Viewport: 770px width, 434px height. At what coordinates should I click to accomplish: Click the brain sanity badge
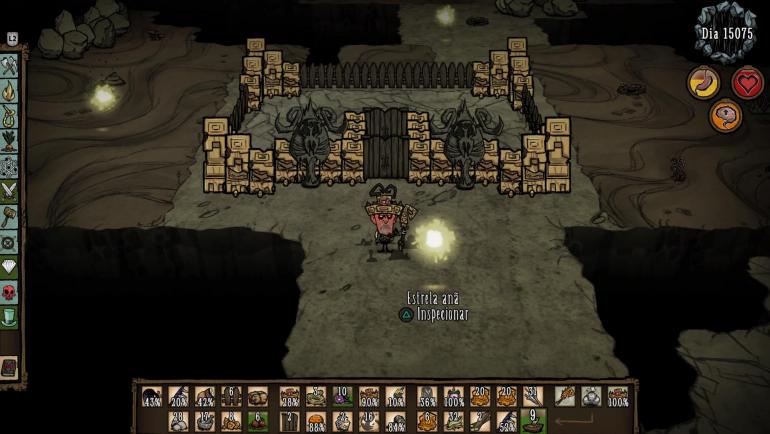(725, 116)
